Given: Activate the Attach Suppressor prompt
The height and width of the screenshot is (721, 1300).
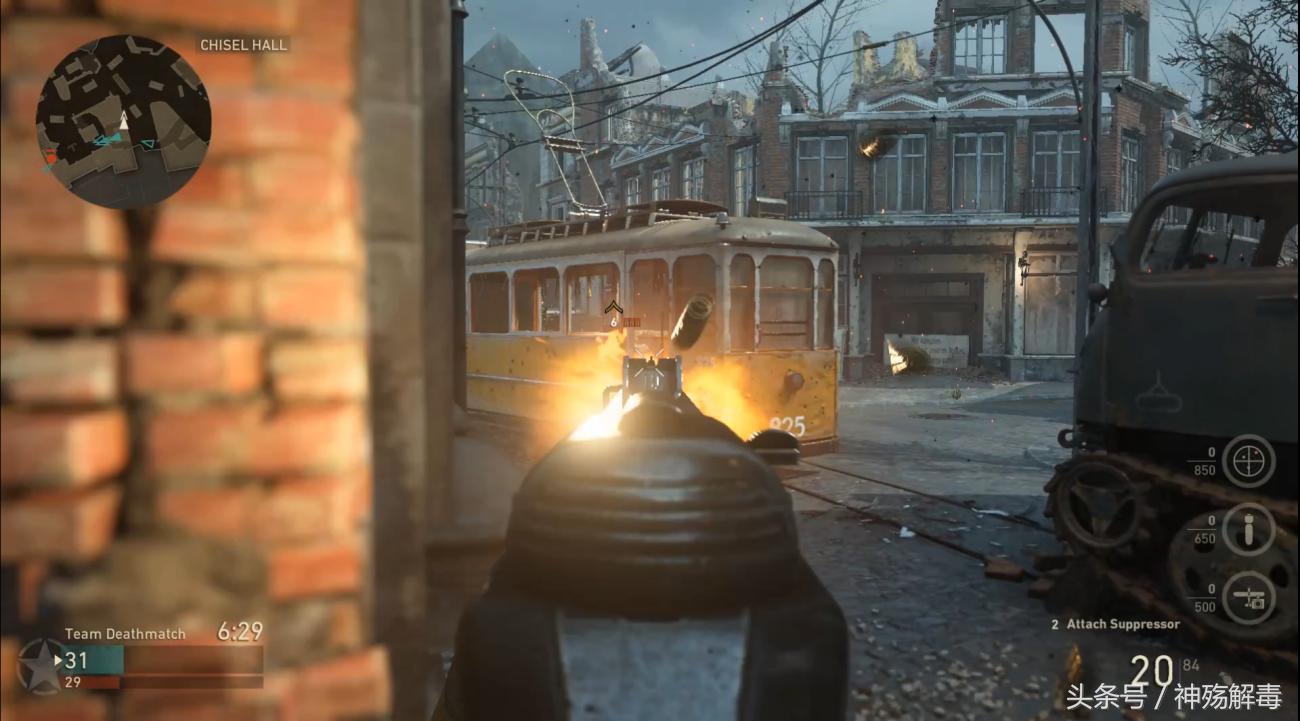Looking at the screenshot, I should pyautogui.click(x=1115, y=622).
